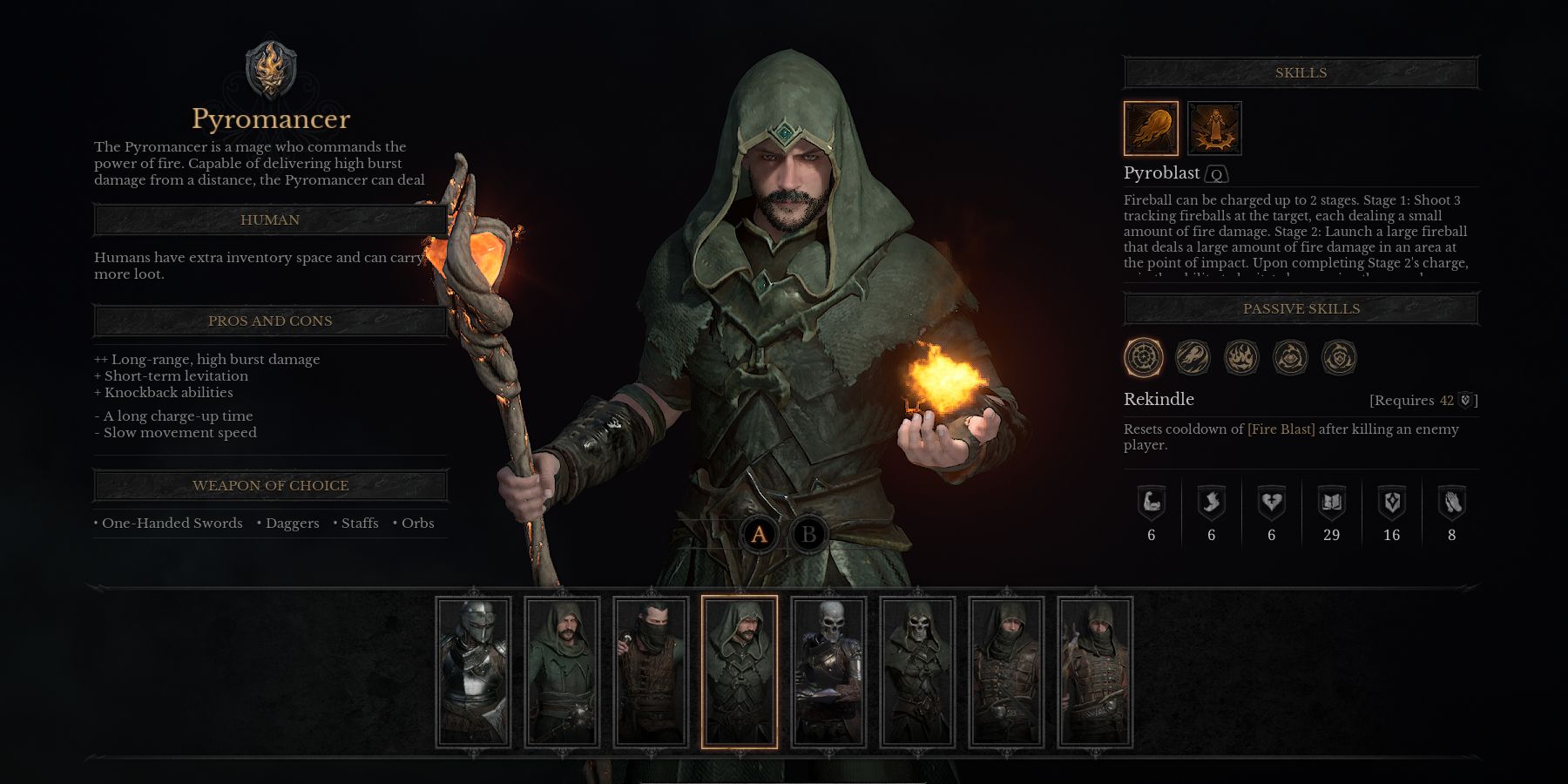Screen dimensions: 1568x784
Task: Collapse the WEAPON OF CHOICE section
Action: (x=270, y=485)
